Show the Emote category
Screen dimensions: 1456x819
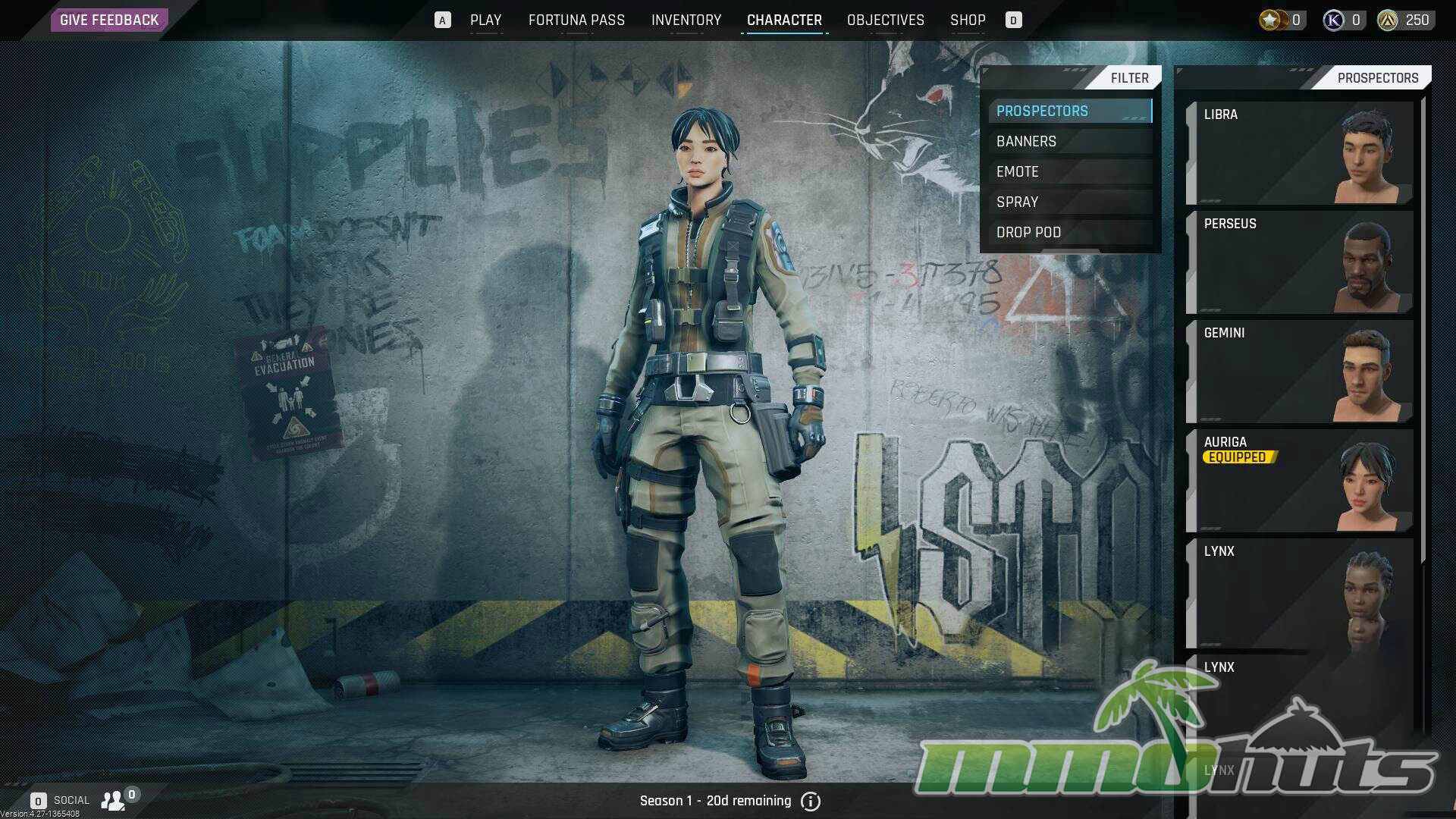(1069, 172)
